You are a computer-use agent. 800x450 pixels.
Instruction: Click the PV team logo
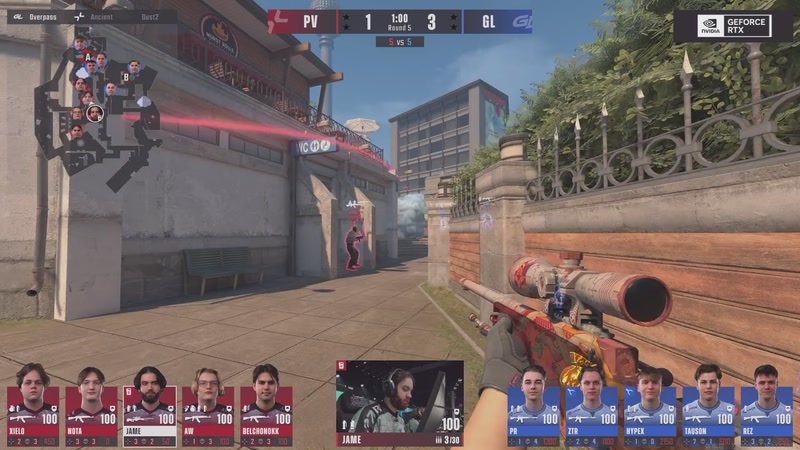[284, 21]
